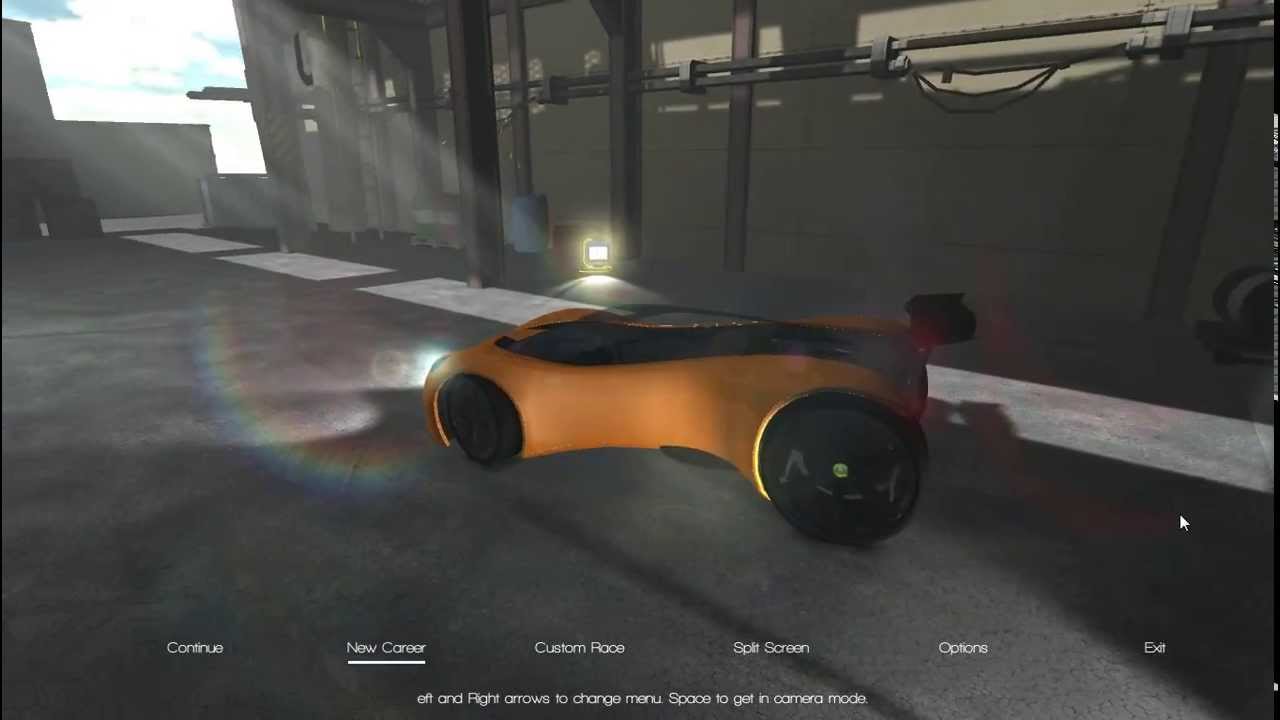The height and width of the screenshot is (720, 1280).
Task: Switch to Custom Race mode
Action: 579,647
